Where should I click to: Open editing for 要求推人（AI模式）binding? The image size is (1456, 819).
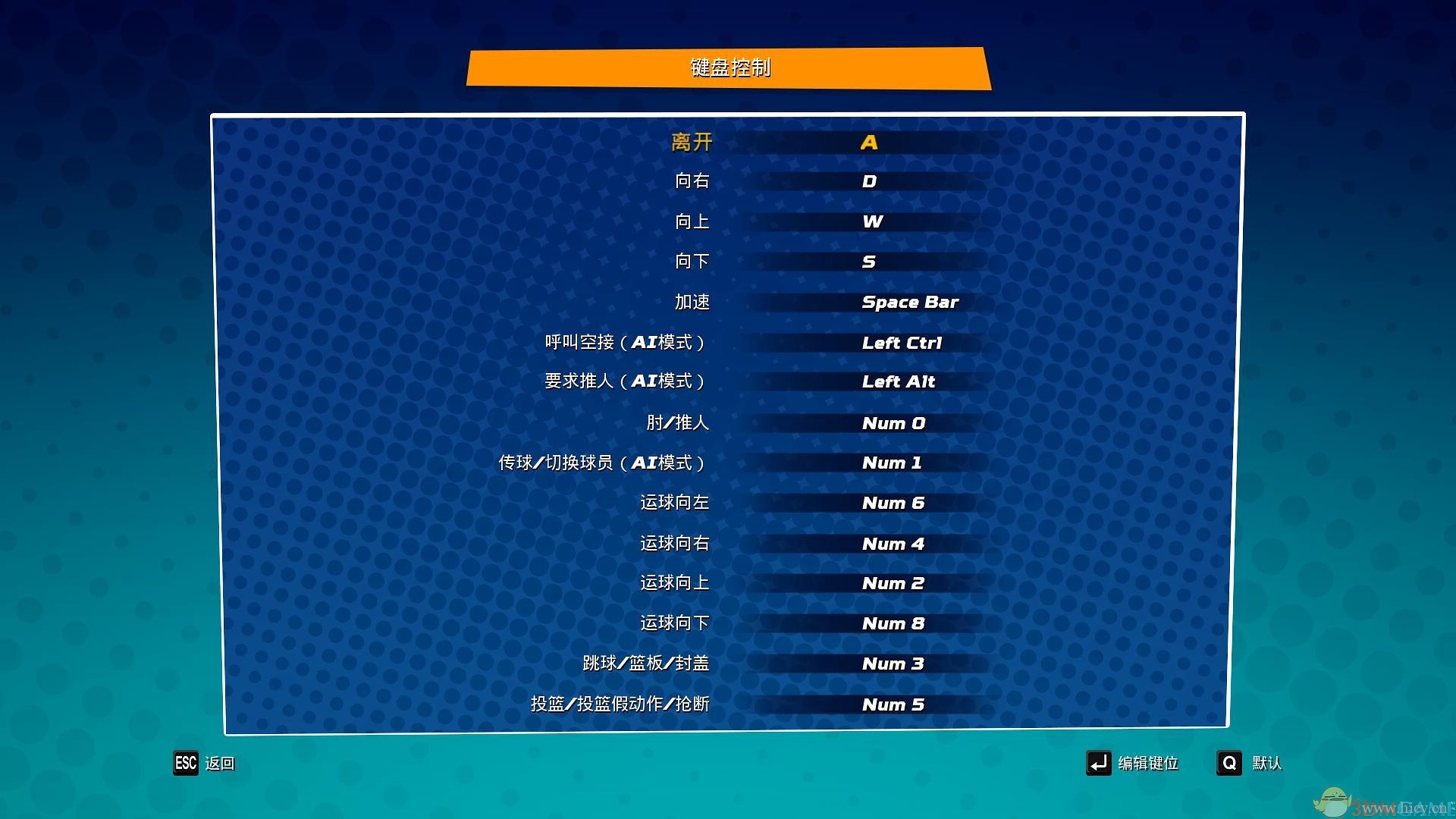899,382
